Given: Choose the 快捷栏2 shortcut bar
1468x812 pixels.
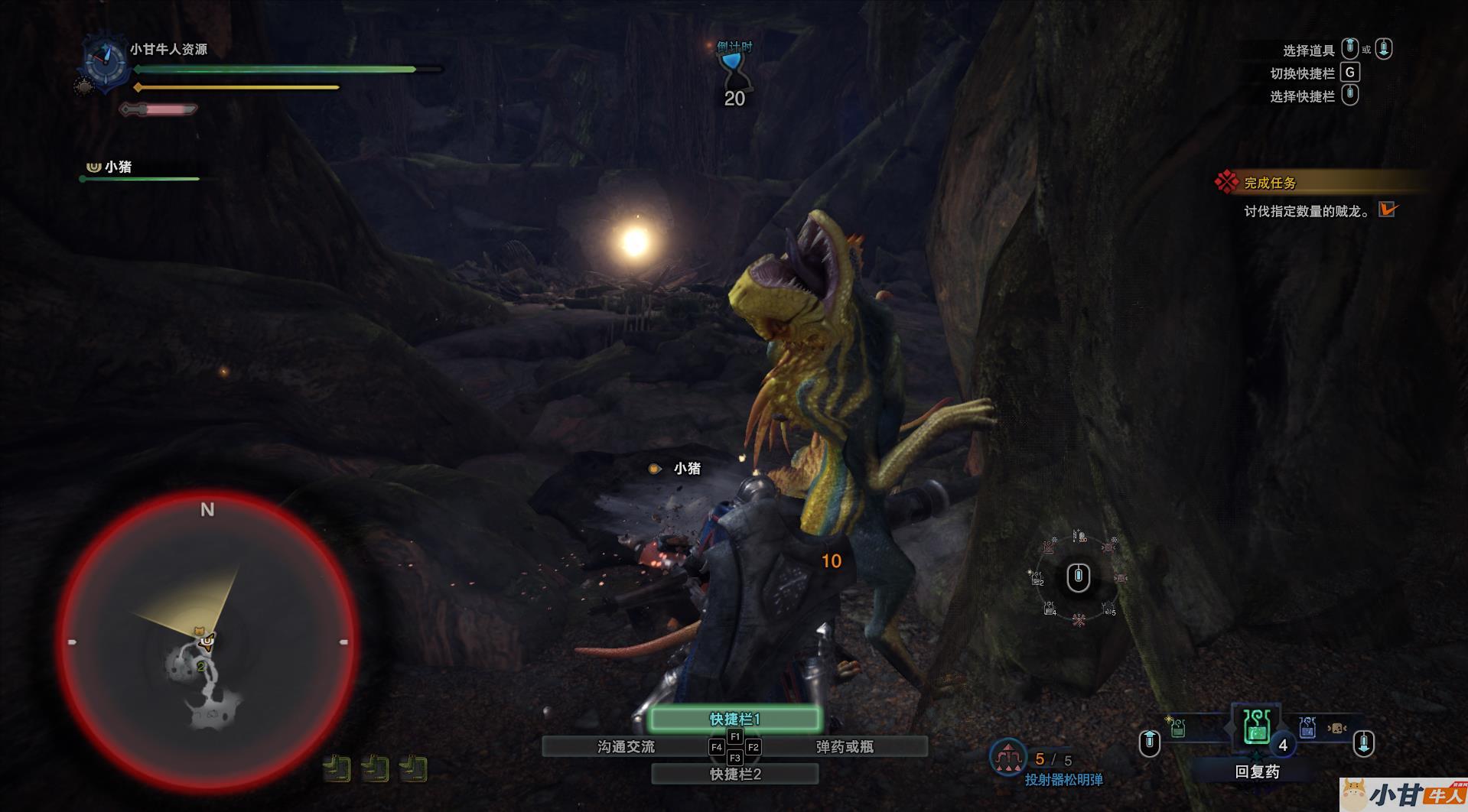Looking at the screenshot, I should [x=734, y=774].
